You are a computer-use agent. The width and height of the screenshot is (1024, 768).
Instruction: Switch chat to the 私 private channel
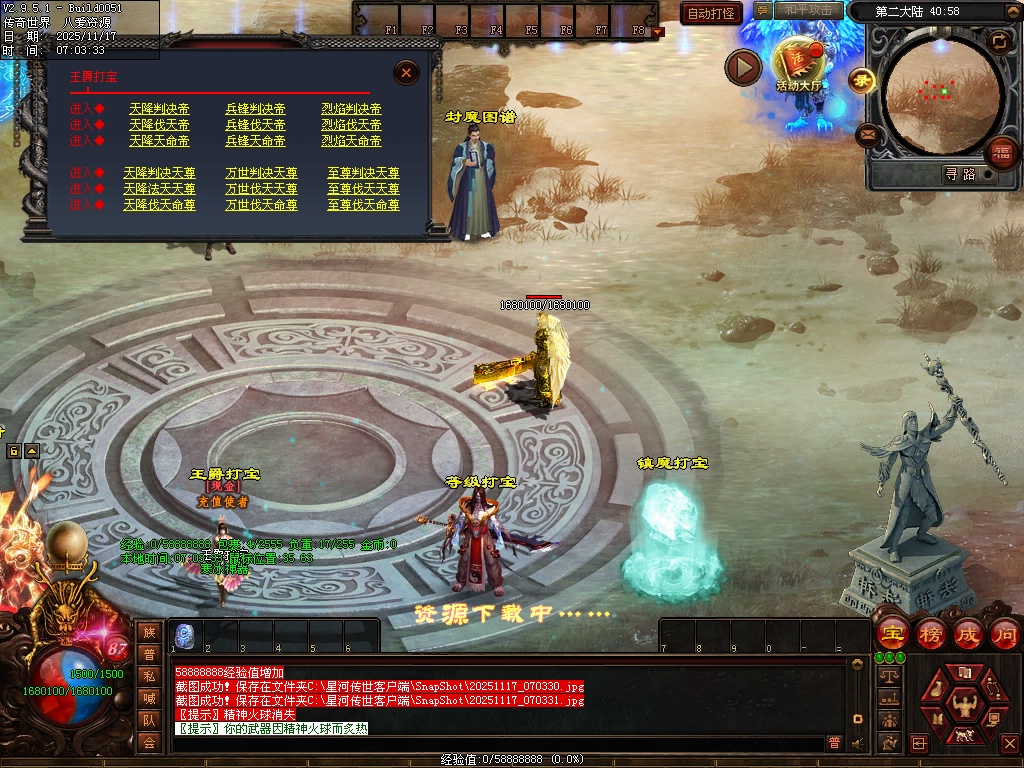tap(149, 676)
